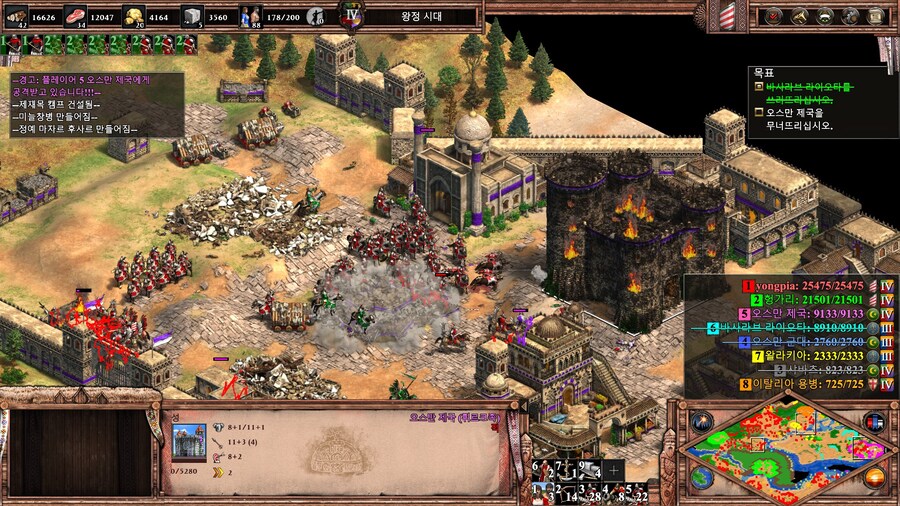Select the idle villager button
The height and width of the screenshot is (506, 900).
[x=315, y=16]
